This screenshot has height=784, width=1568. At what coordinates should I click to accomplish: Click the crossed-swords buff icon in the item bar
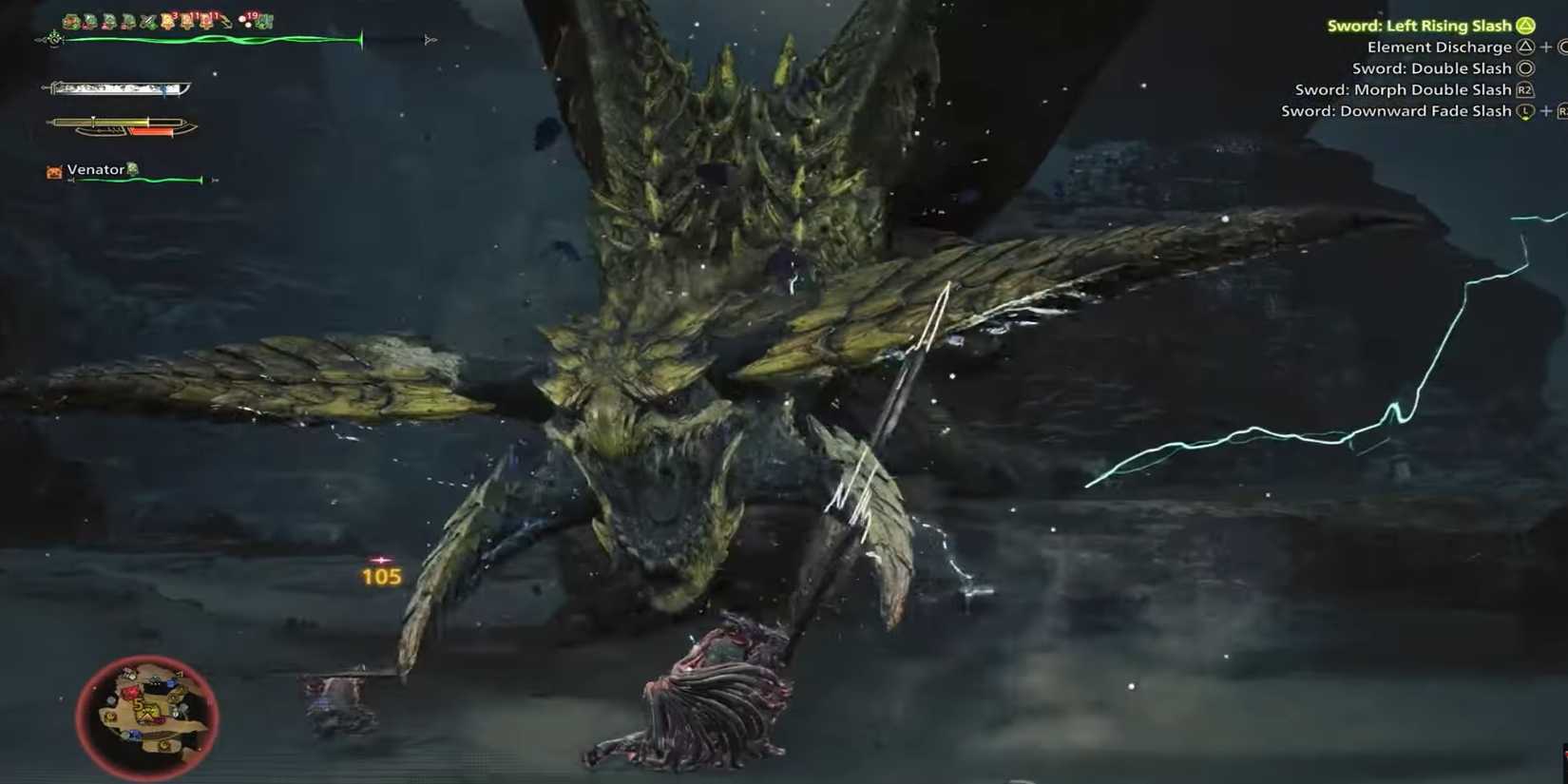pos(148,20)
